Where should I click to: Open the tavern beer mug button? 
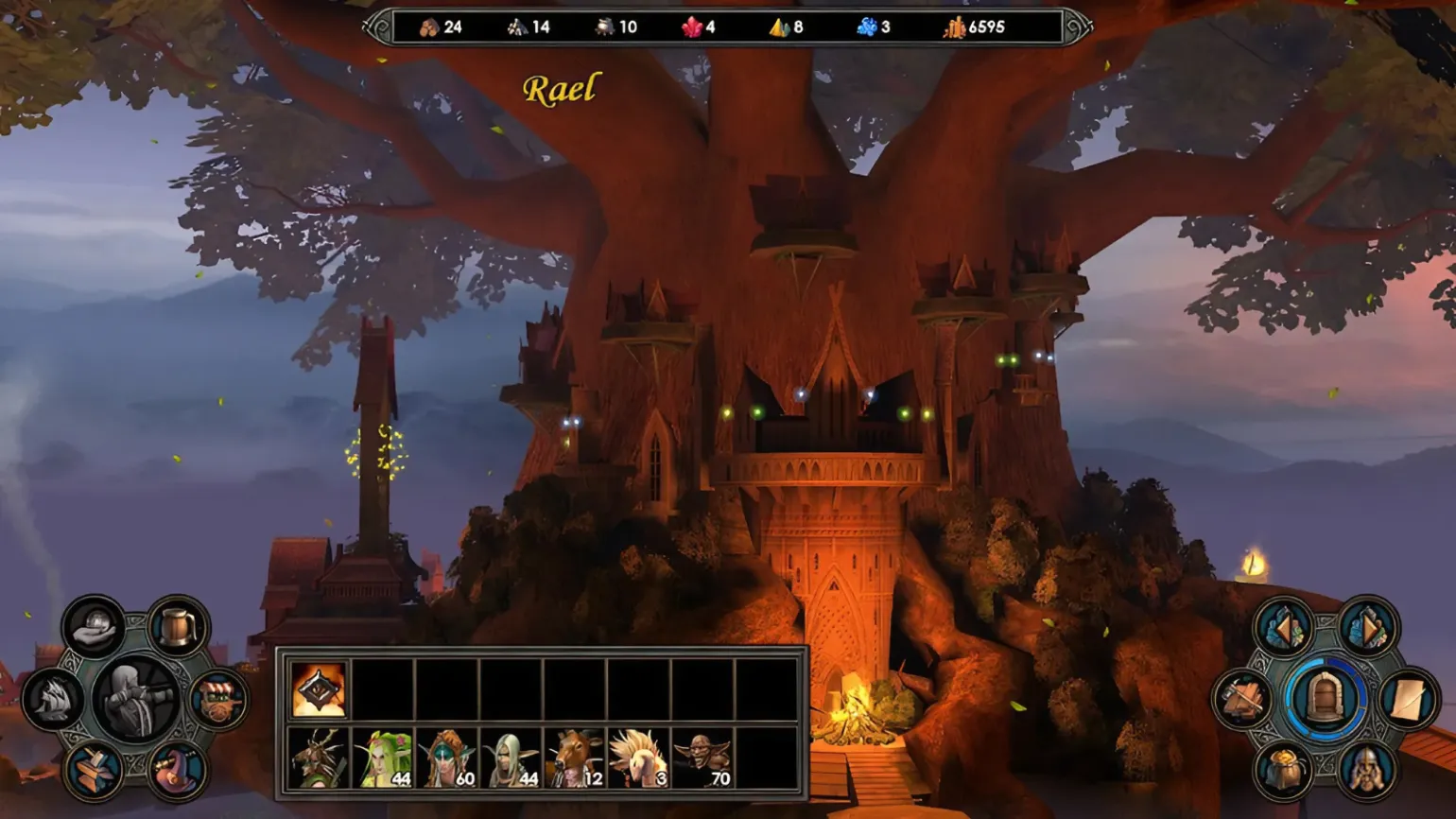coord(178,626)
